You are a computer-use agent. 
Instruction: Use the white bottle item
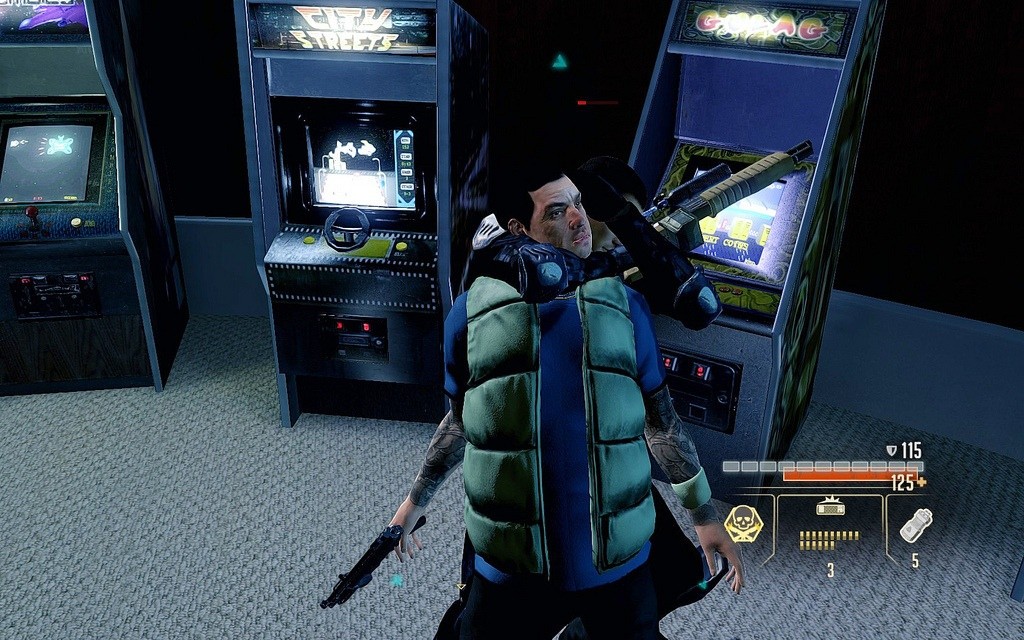click(915, 525)
